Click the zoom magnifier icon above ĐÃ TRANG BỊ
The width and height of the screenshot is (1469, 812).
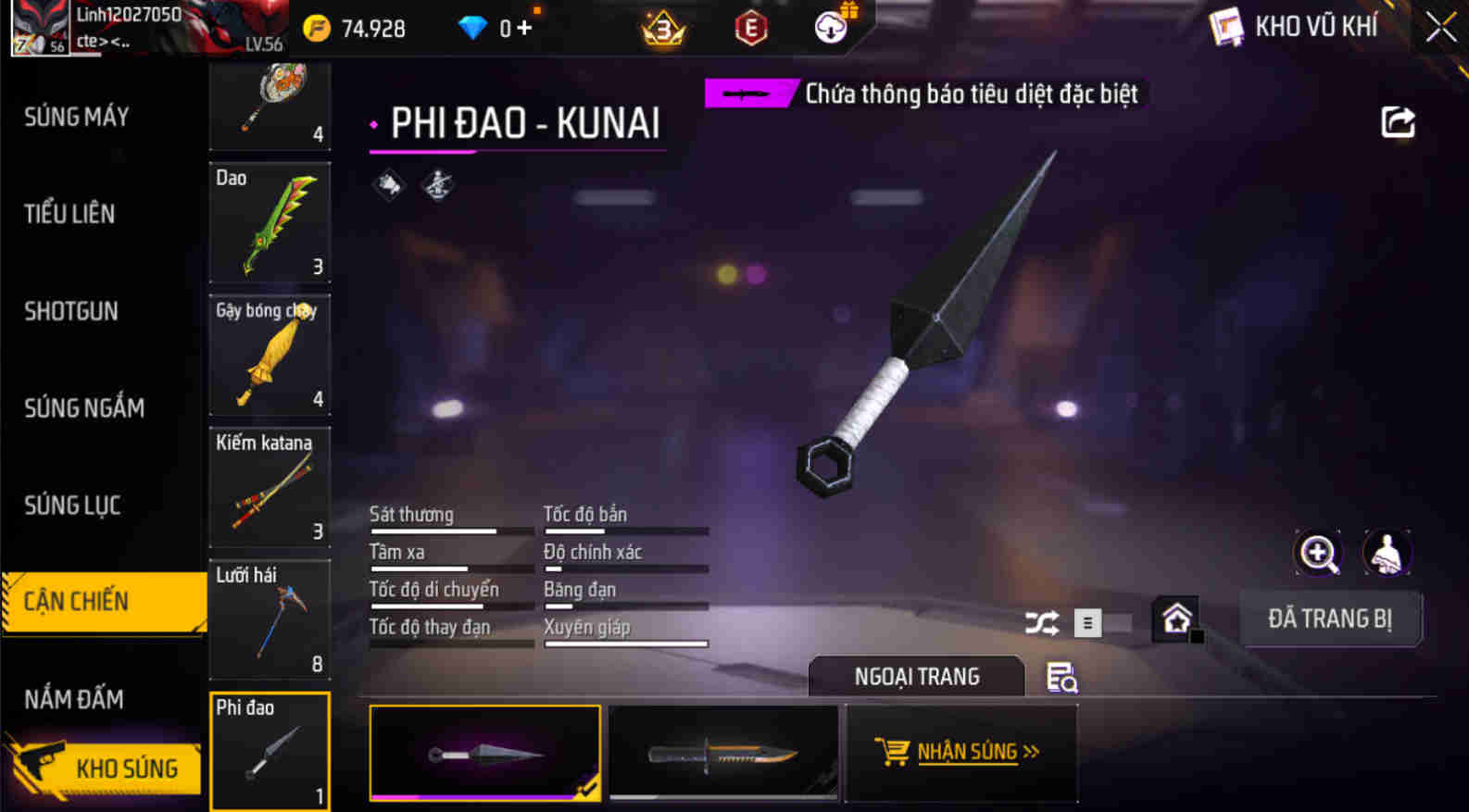click(1318, 553)
